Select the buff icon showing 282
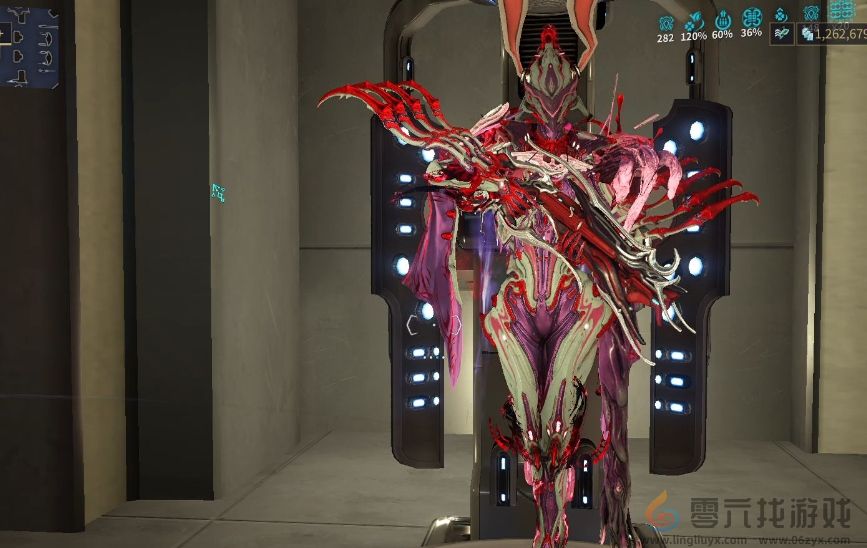This screenshot has width=867, height=548. [x=665, y=20]
